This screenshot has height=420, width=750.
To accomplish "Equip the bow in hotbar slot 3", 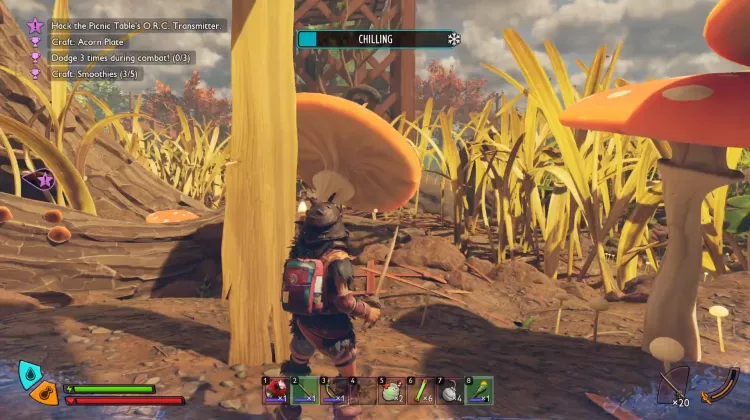I will point(334,390).
